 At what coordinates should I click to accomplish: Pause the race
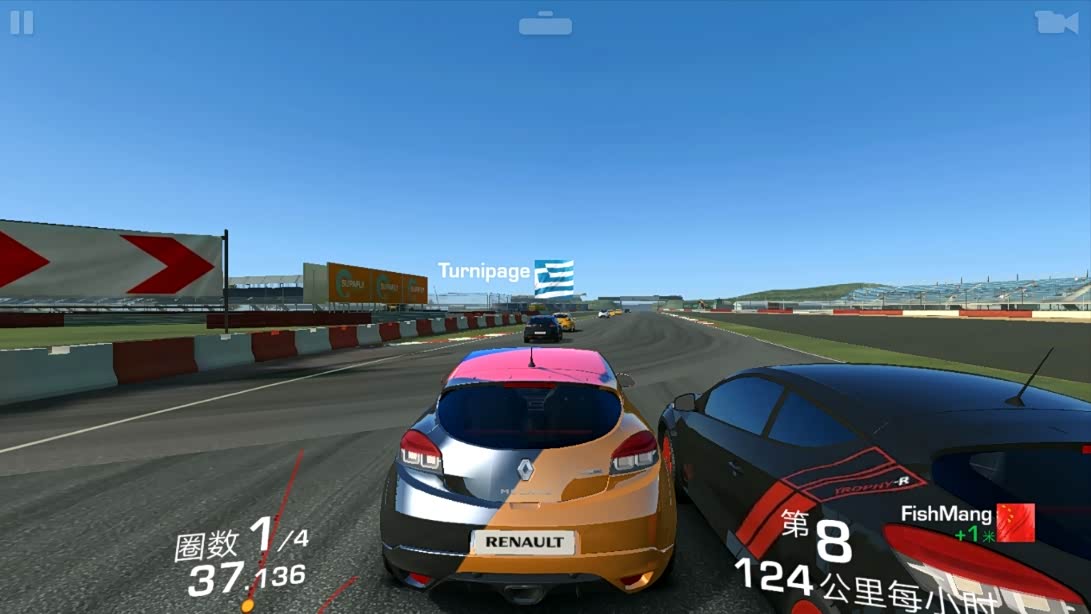pos(22,22)
